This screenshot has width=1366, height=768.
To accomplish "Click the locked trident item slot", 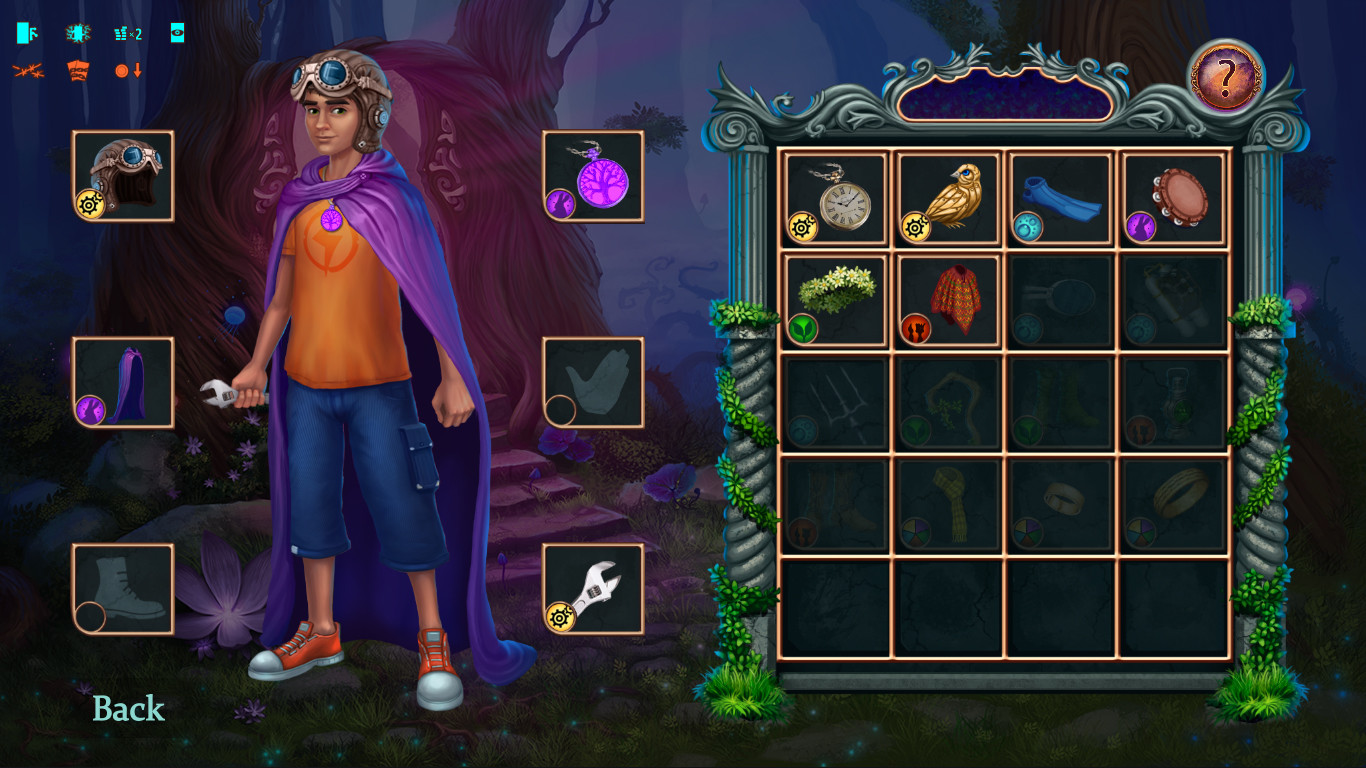I will [x=836, y=402].
